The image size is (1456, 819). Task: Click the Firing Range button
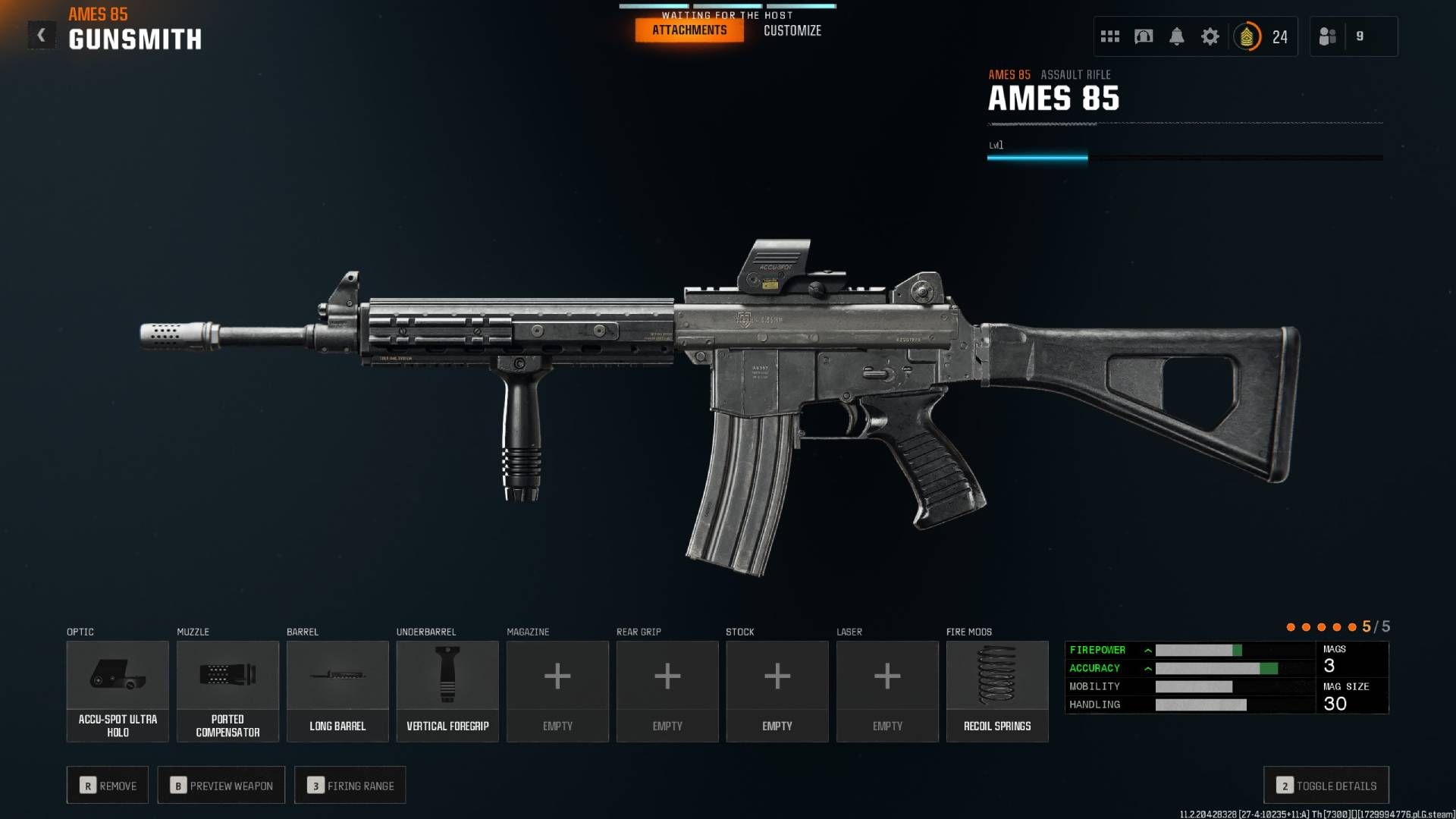pyautogui.click(x=350, y=785)
